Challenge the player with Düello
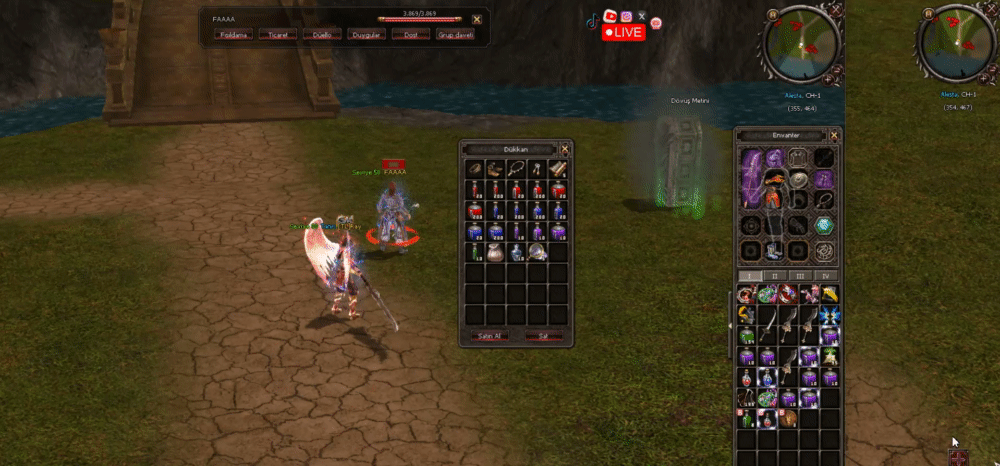The width and height of the screenshot is (1000, 466). tap(320, 35)
